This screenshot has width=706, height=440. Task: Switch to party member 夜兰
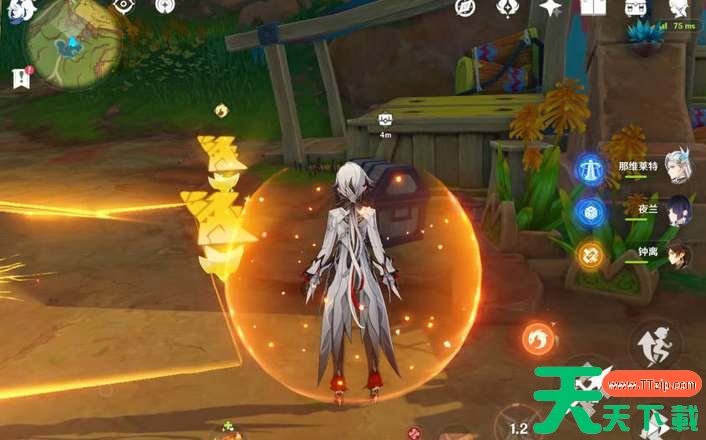tap(678, 211)
